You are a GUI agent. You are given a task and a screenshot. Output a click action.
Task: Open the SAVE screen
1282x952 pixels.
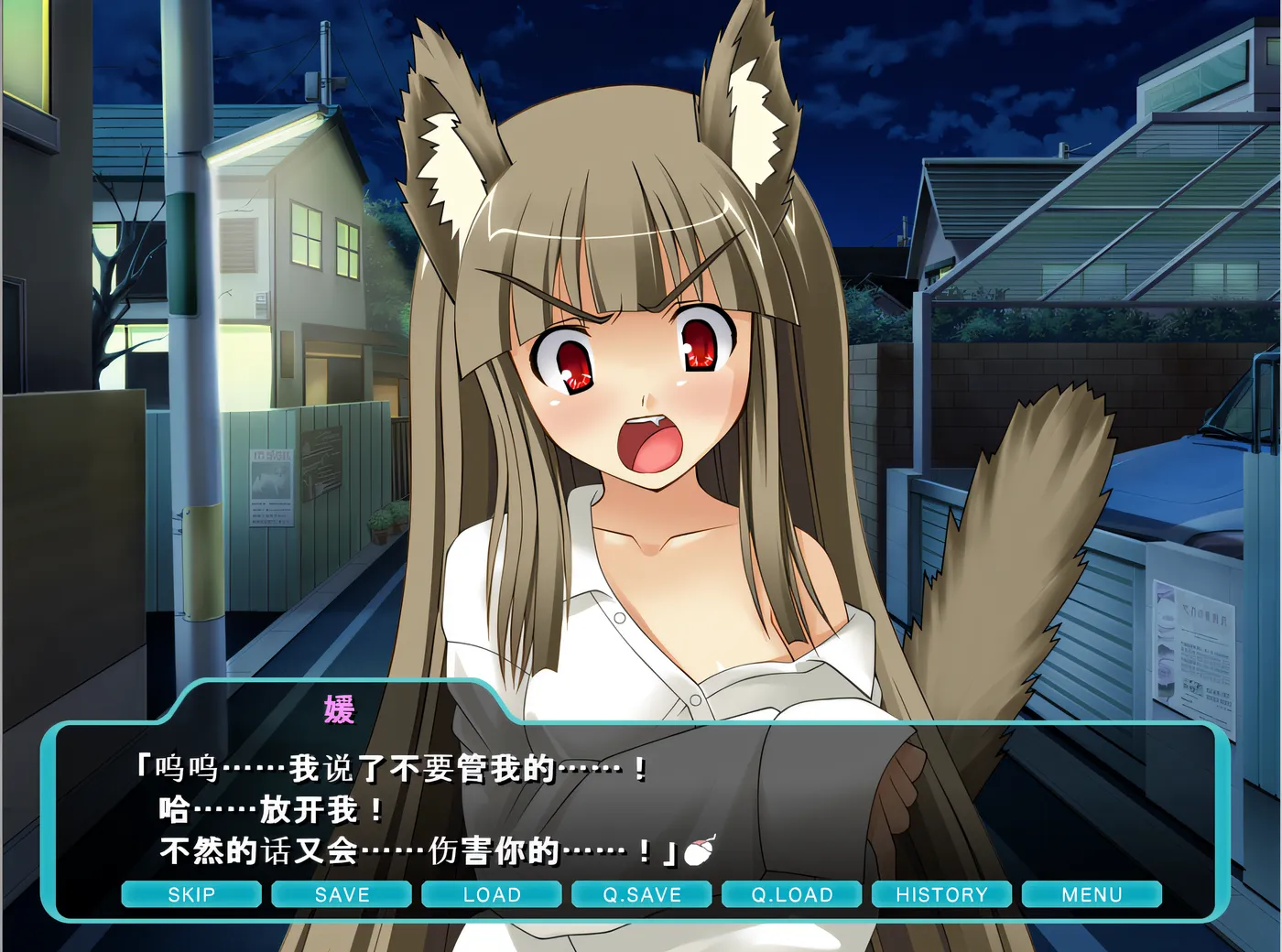pyautogui.click(x=342, y=894)
